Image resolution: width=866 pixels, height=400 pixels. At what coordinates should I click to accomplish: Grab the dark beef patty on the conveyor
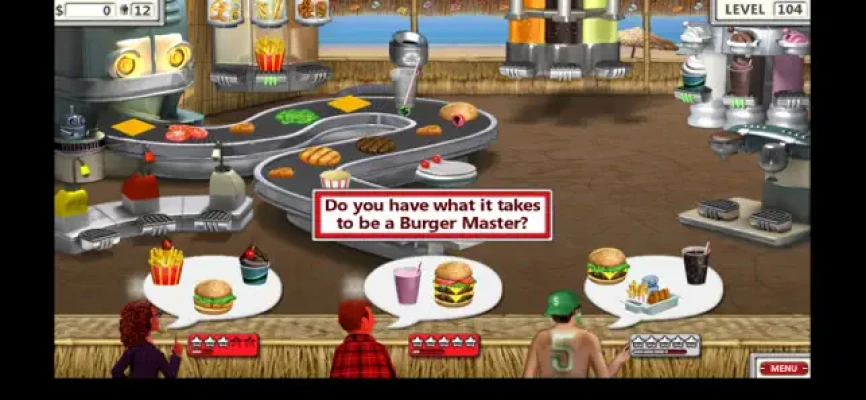pos(375,145)
